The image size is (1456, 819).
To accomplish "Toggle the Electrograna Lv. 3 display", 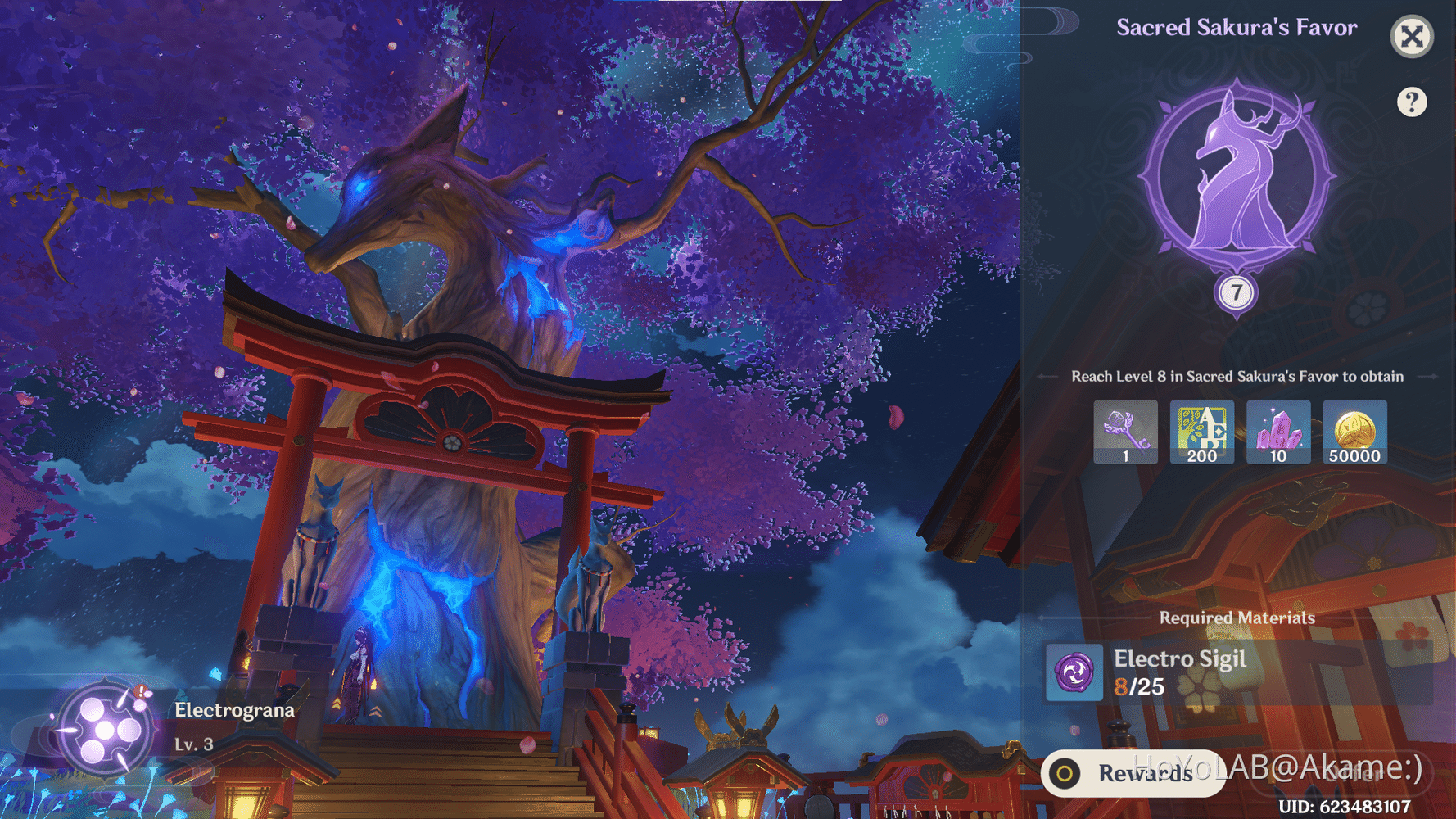I will coord(192,744).
